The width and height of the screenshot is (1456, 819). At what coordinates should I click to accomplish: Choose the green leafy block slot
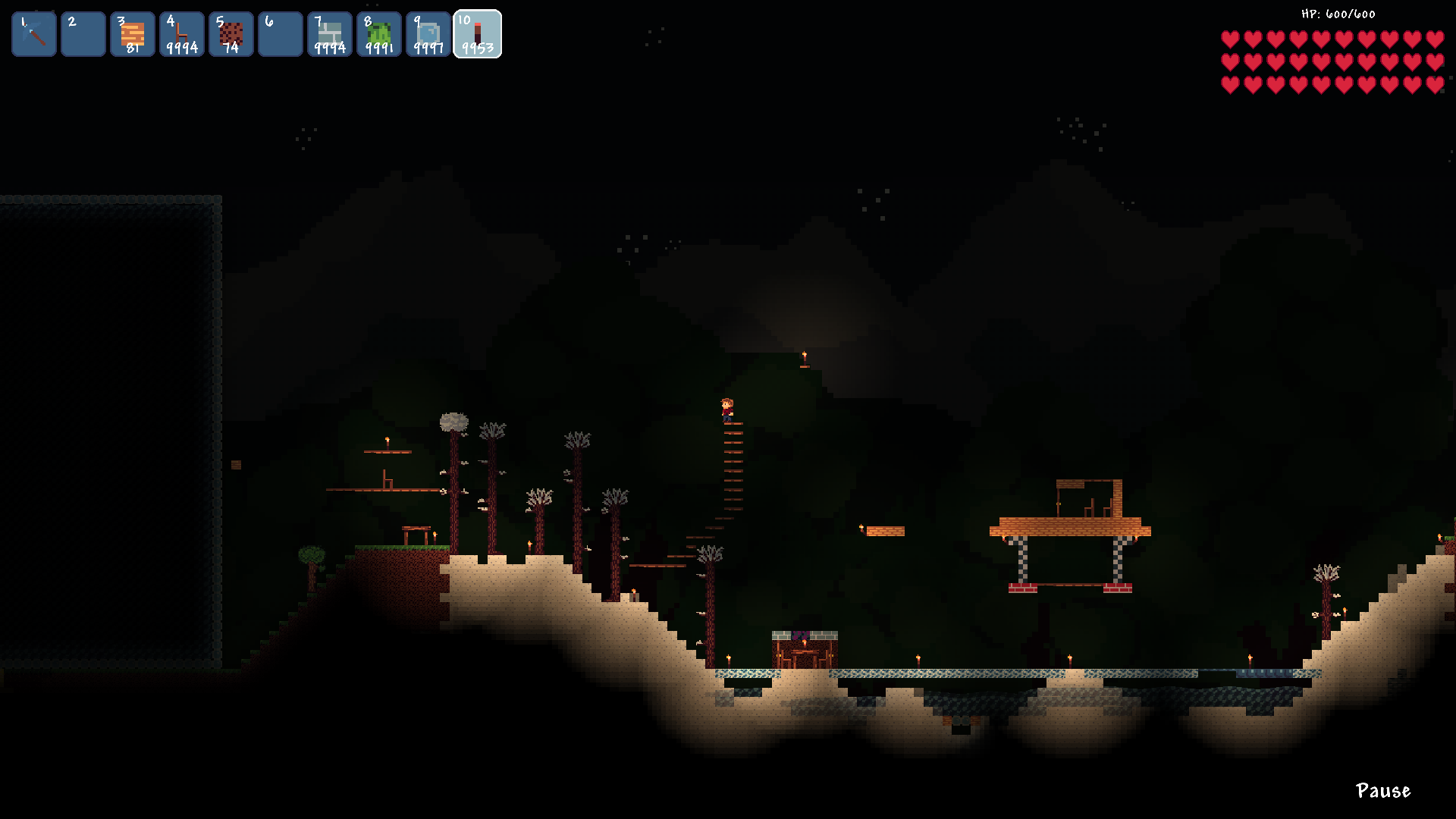[379, 34]
